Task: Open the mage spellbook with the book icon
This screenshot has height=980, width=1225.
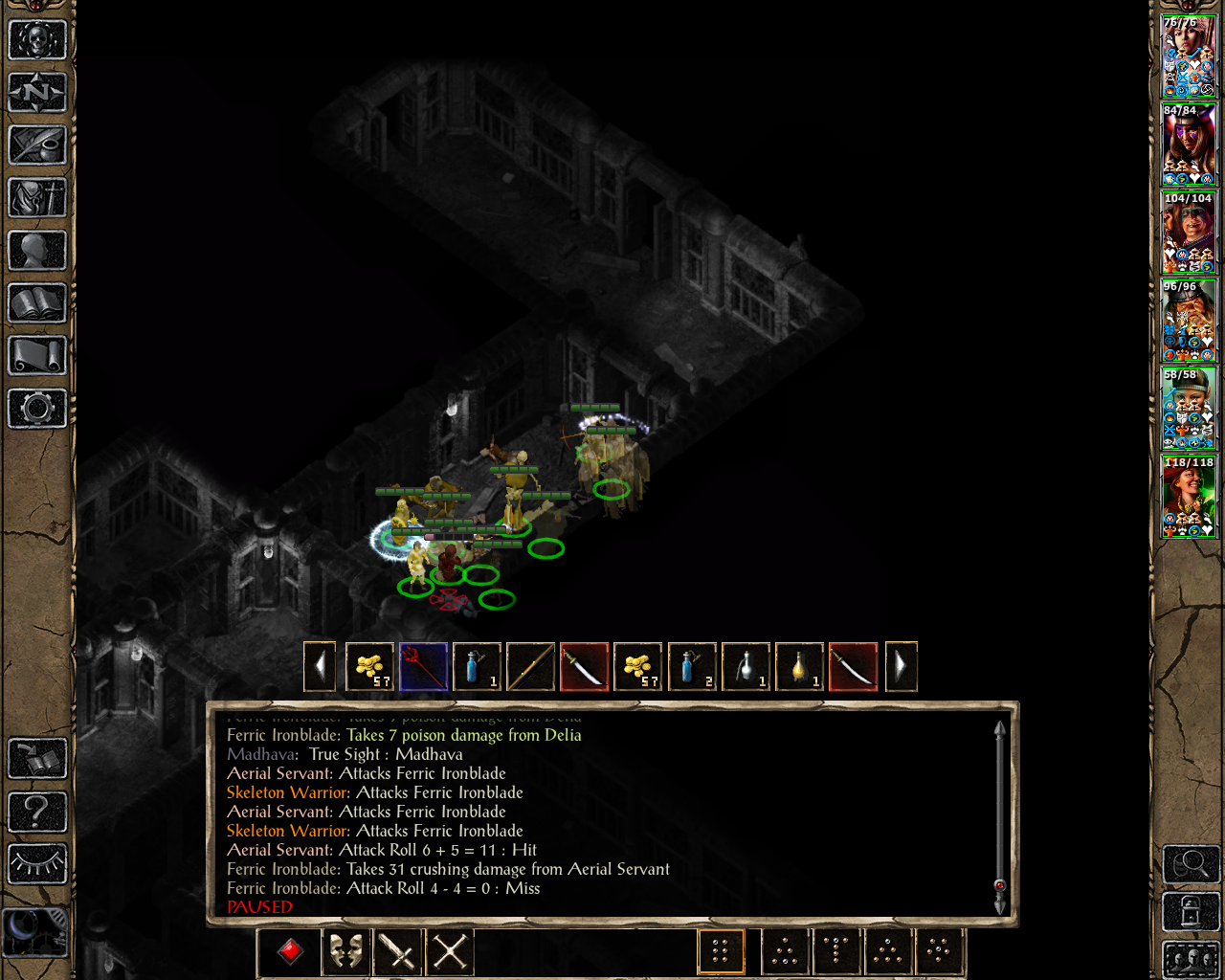Action: [37, 303]
